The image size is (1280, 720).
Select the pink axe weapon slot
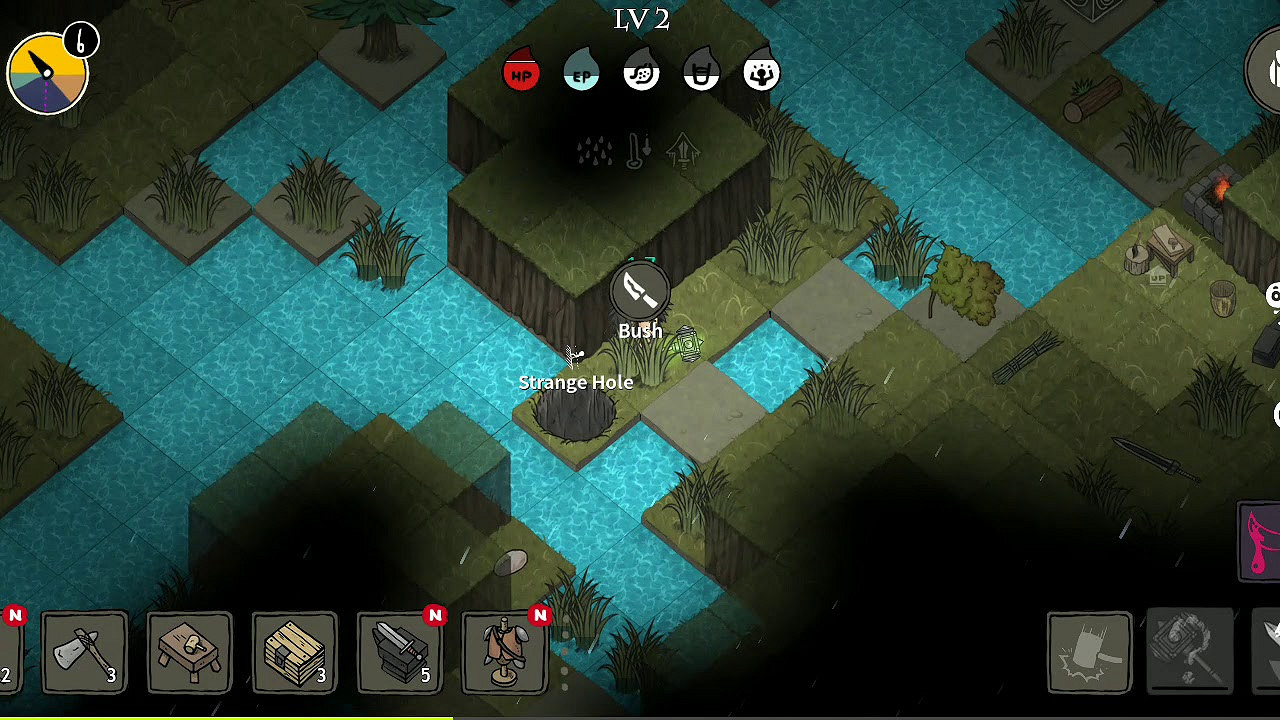tap(1262, 541)
